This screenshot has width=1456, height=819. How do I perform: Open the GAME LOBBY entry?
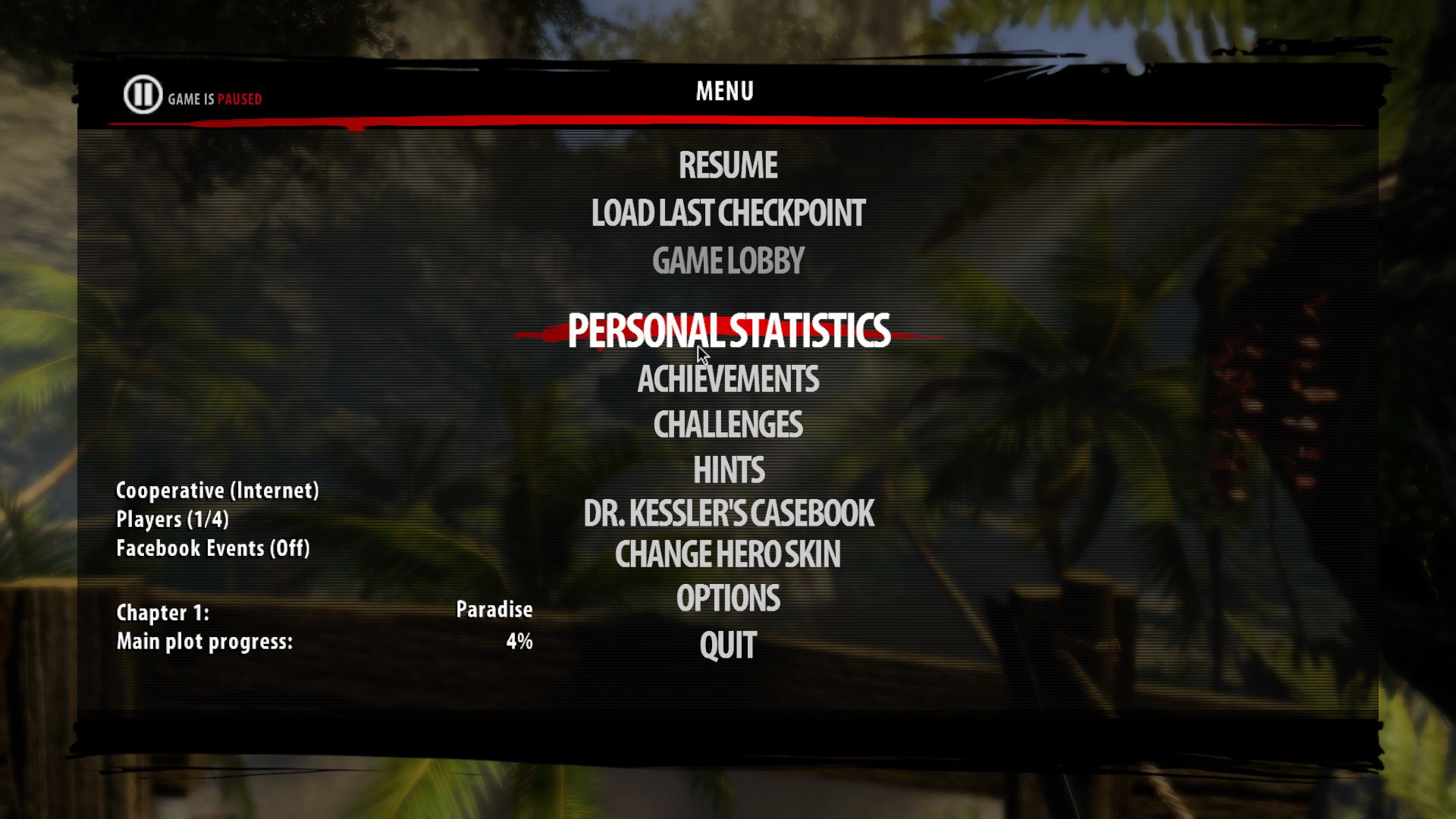727,261
